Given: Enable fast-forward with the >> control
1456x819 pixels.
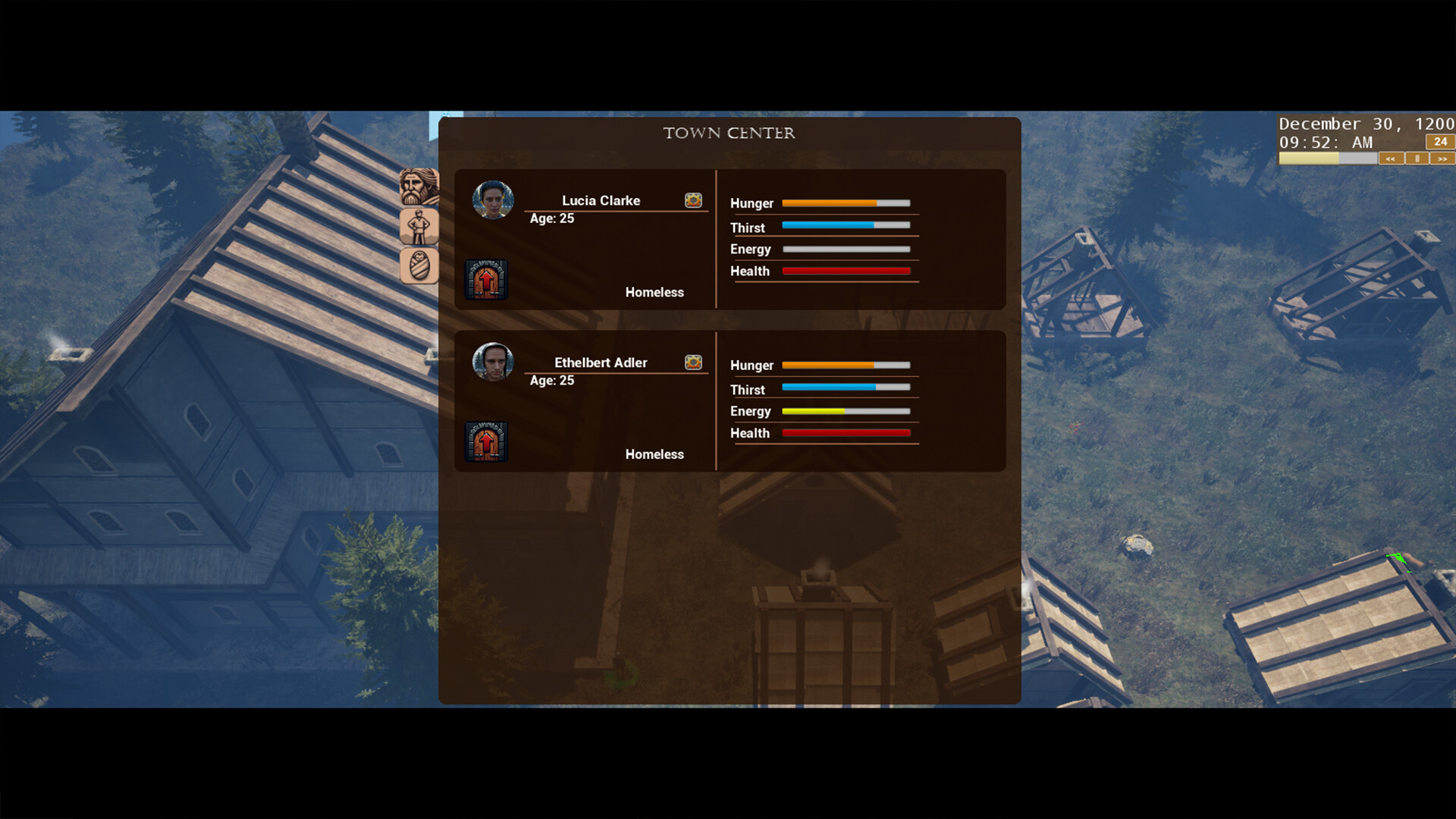Looking at the screenshot, I should [1442, 158].
